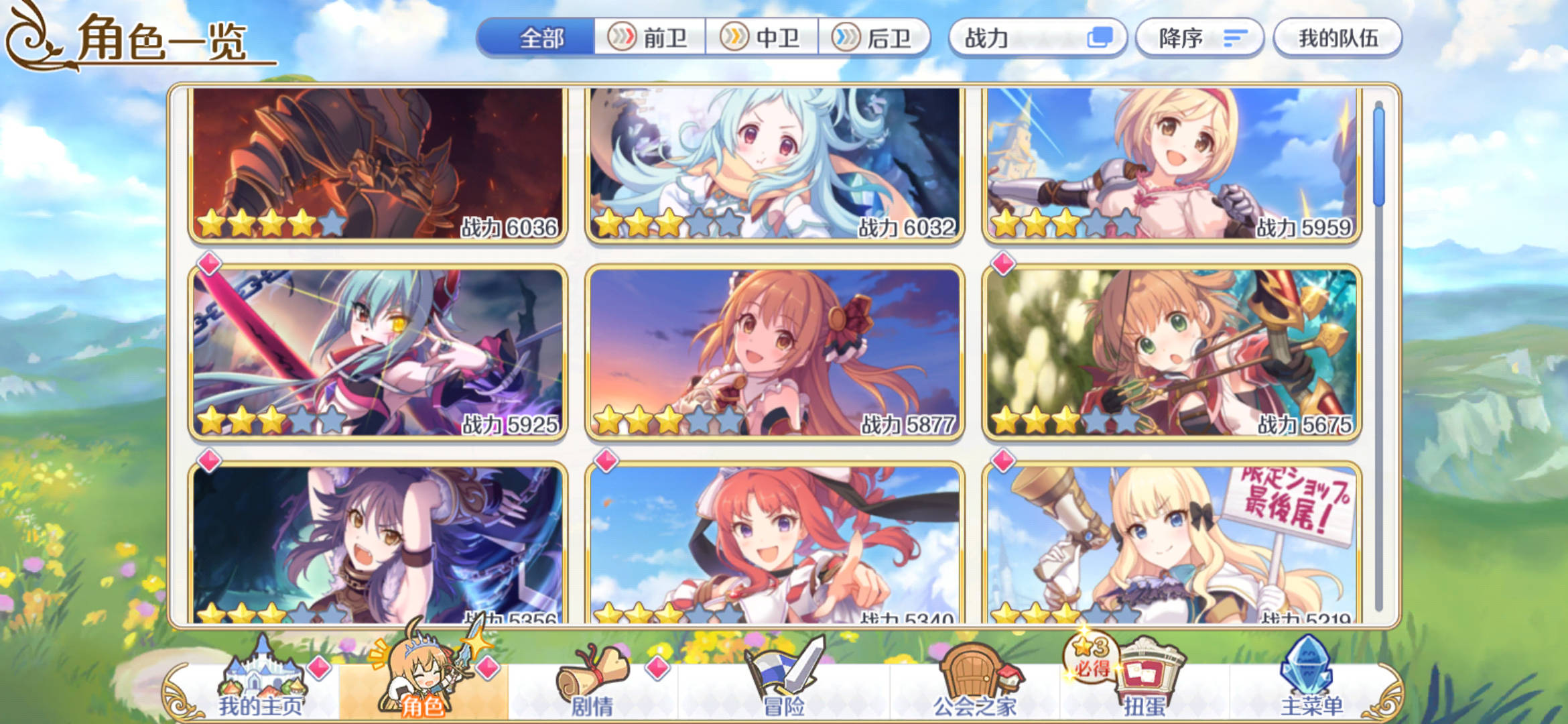Select the orange-haired girl card 战力 5877
1568x724 pixels.
tap(775, 353)
